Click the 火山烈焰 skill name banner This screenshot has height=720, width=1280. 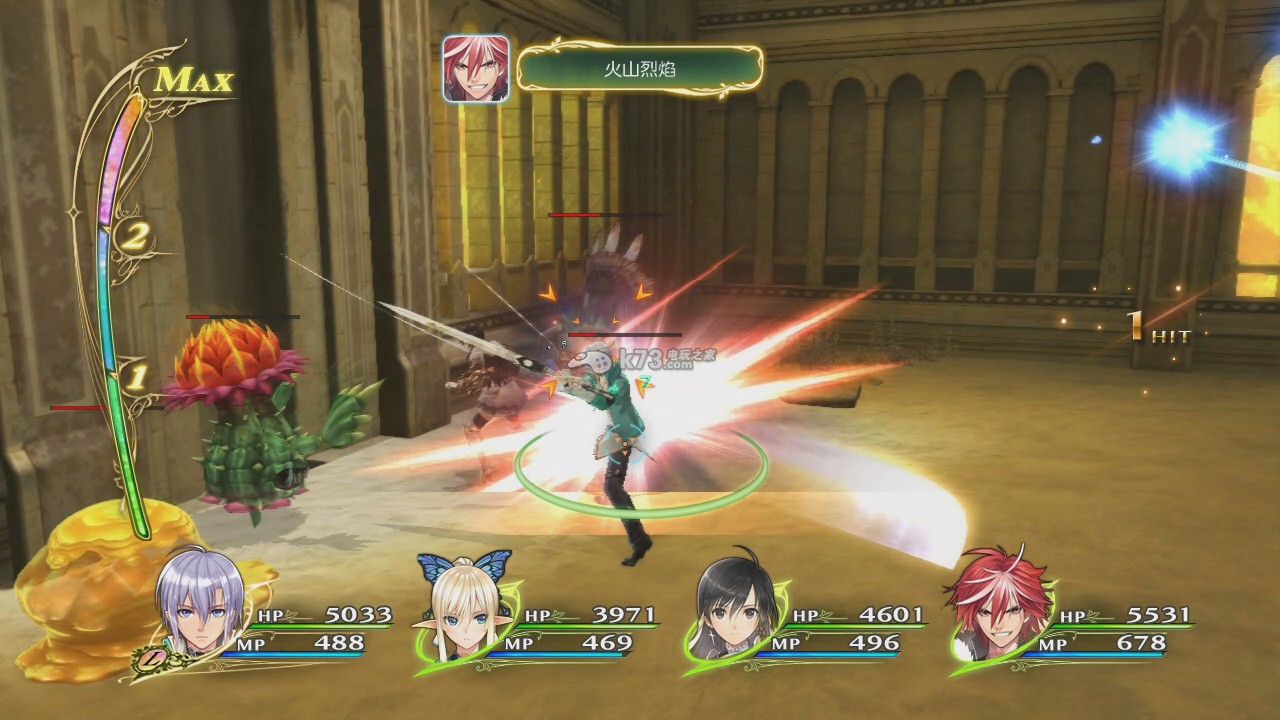point(640,69)
